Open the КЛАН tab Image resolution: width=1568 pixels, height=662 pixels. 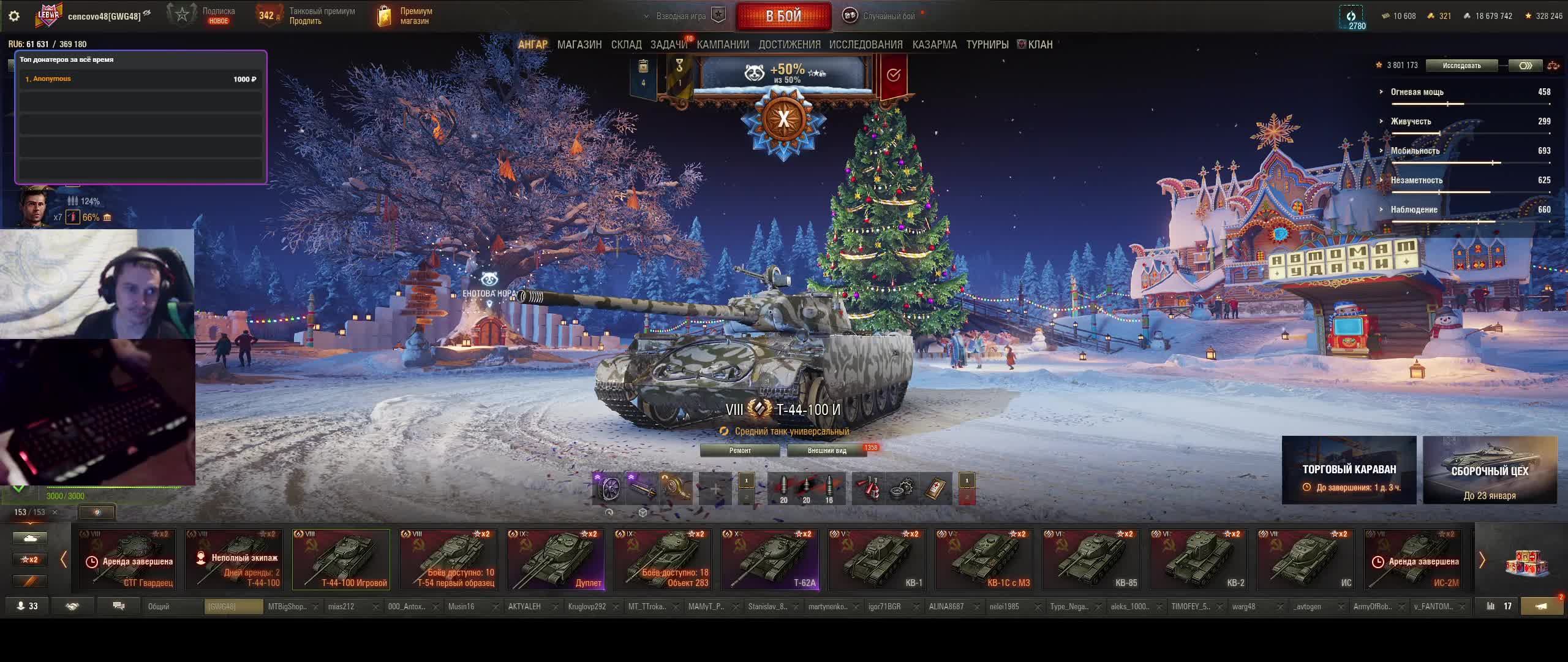[1039, 45]
